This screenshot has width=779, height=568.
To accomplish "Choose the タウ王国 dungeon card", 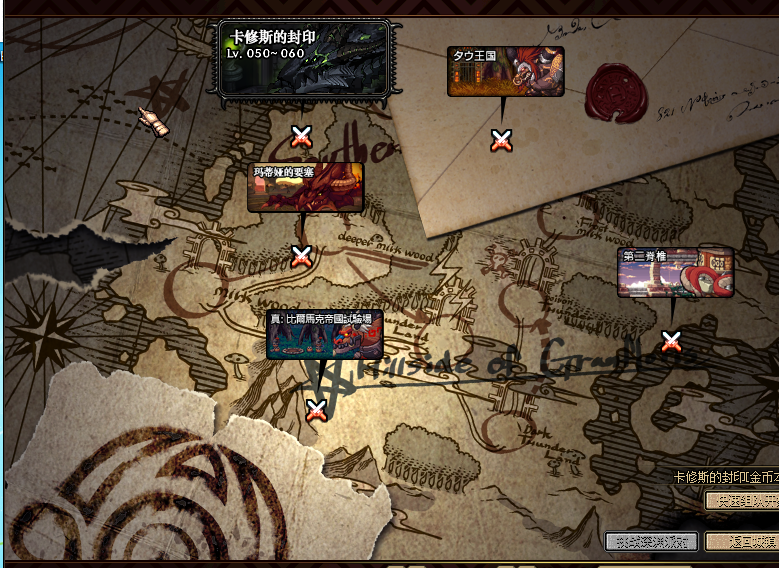I will (x=505, y=71).
